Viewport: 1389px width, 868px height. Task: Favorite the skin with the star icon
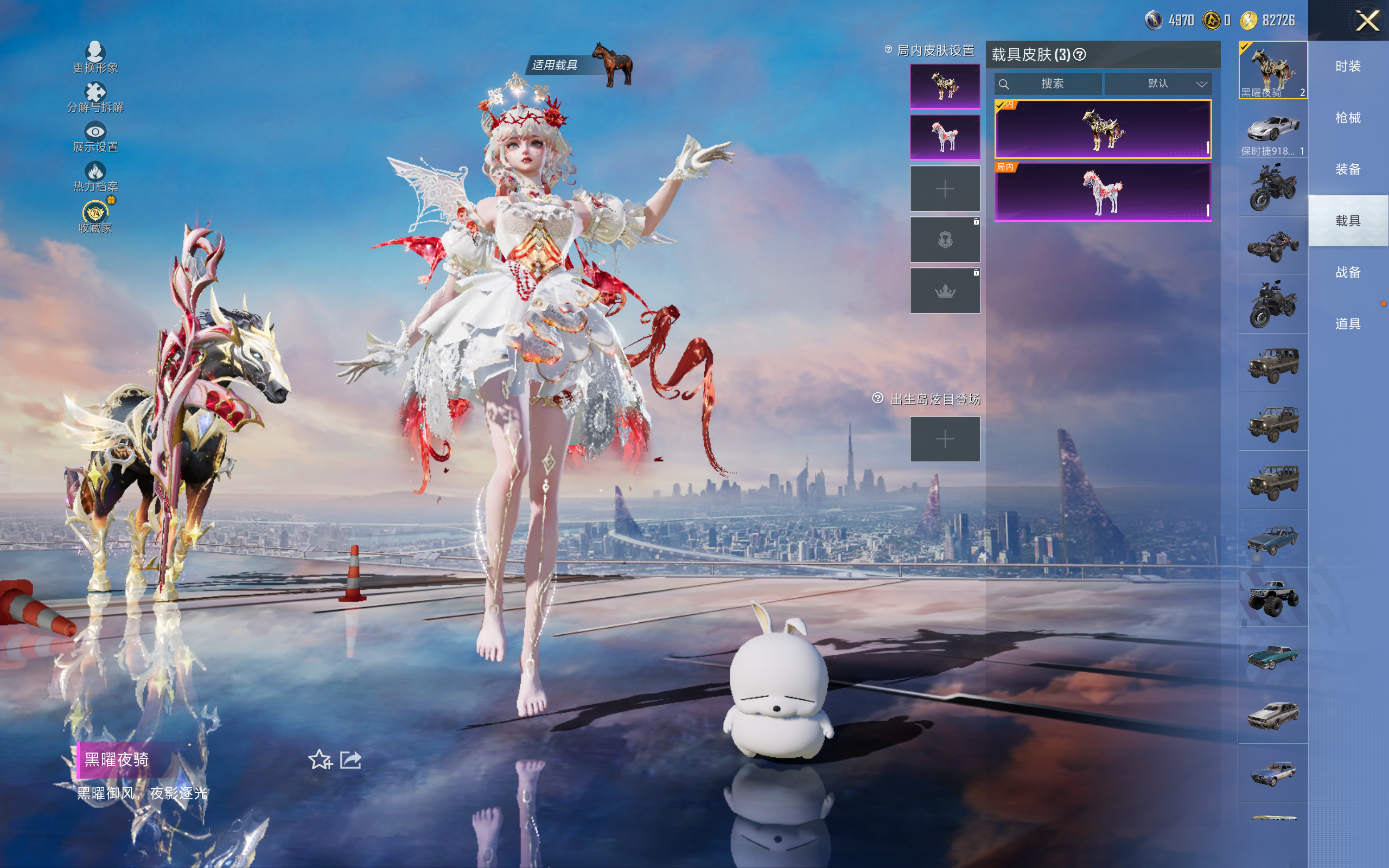[320, 759]
